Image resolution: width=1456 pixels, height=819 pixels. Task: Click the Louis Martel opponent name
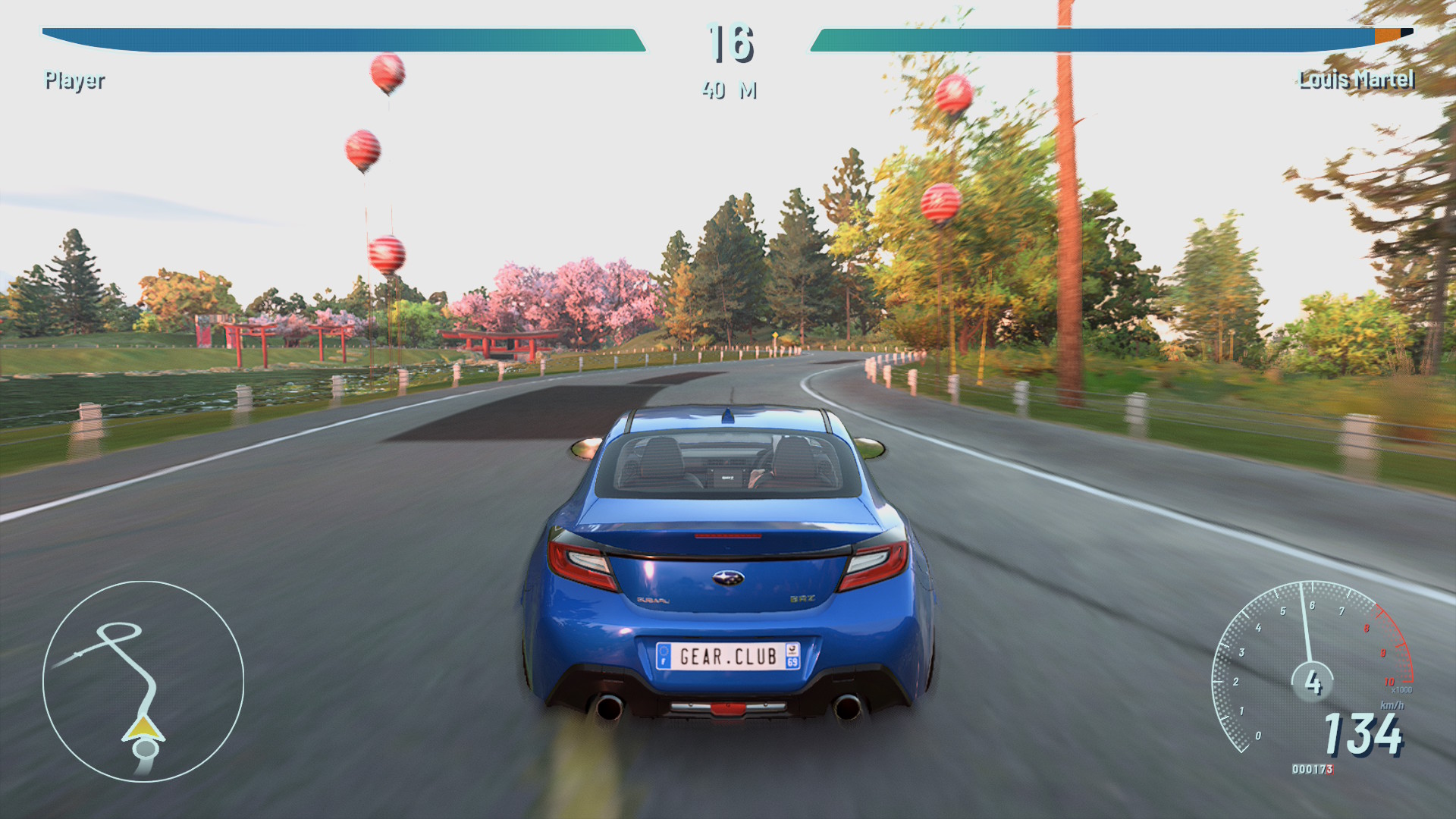coord(1356,80)
